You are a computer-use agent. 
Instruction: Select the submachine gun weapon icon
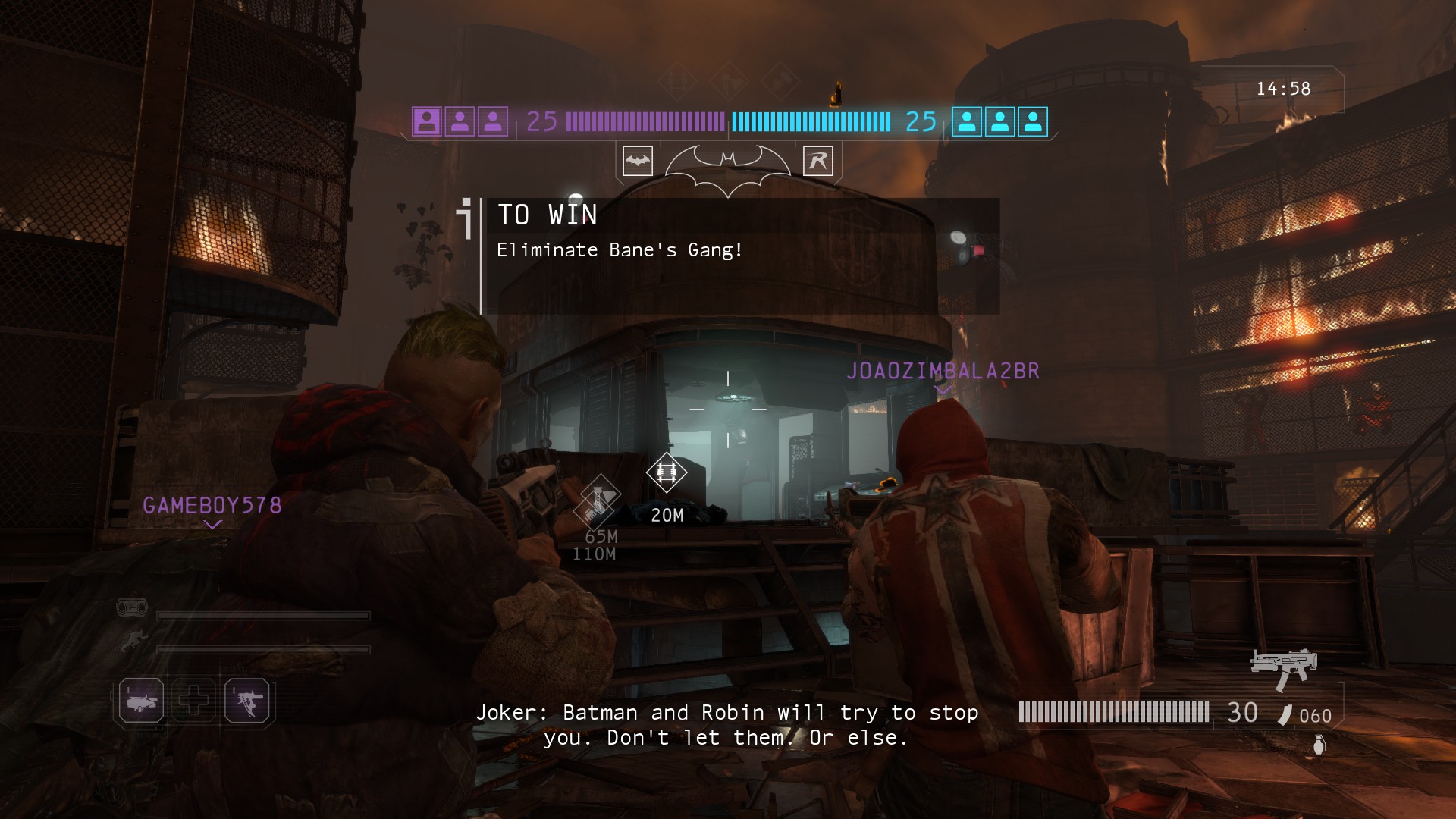point(1283,667)
